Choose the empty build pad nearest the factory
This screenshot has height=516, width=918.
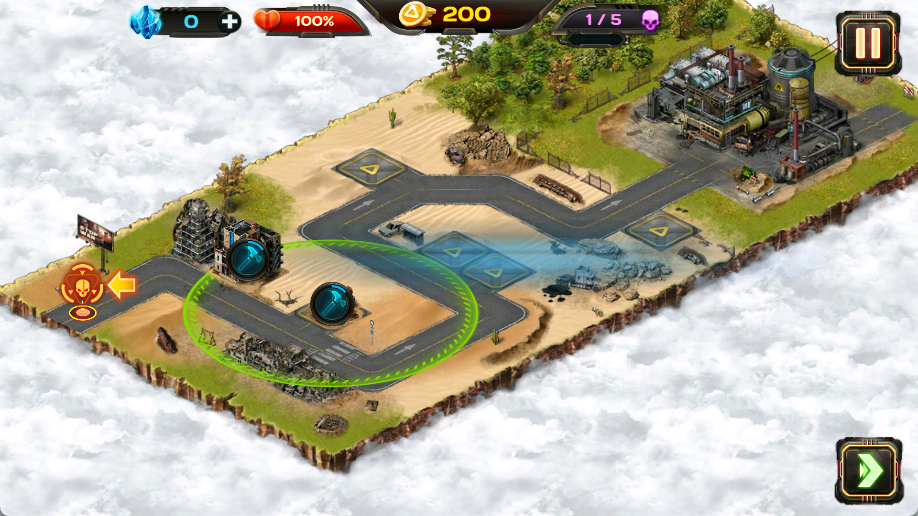pyautogui.click(x=659, y=231)
